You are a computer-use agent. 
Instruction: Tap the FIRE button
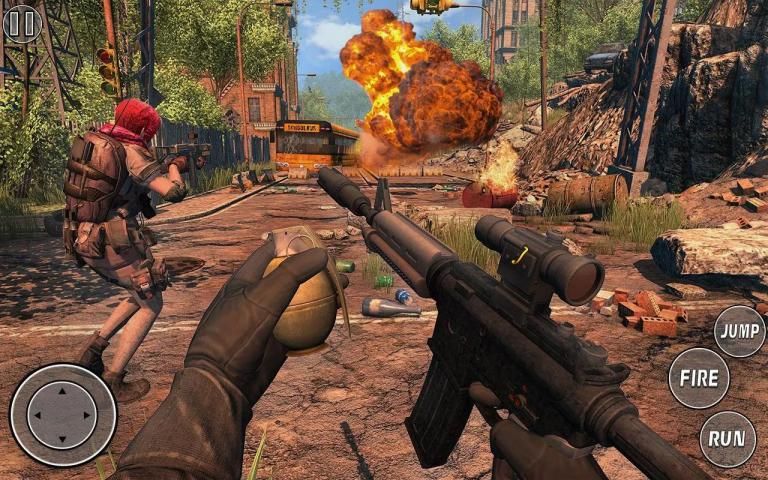point(698,378)
